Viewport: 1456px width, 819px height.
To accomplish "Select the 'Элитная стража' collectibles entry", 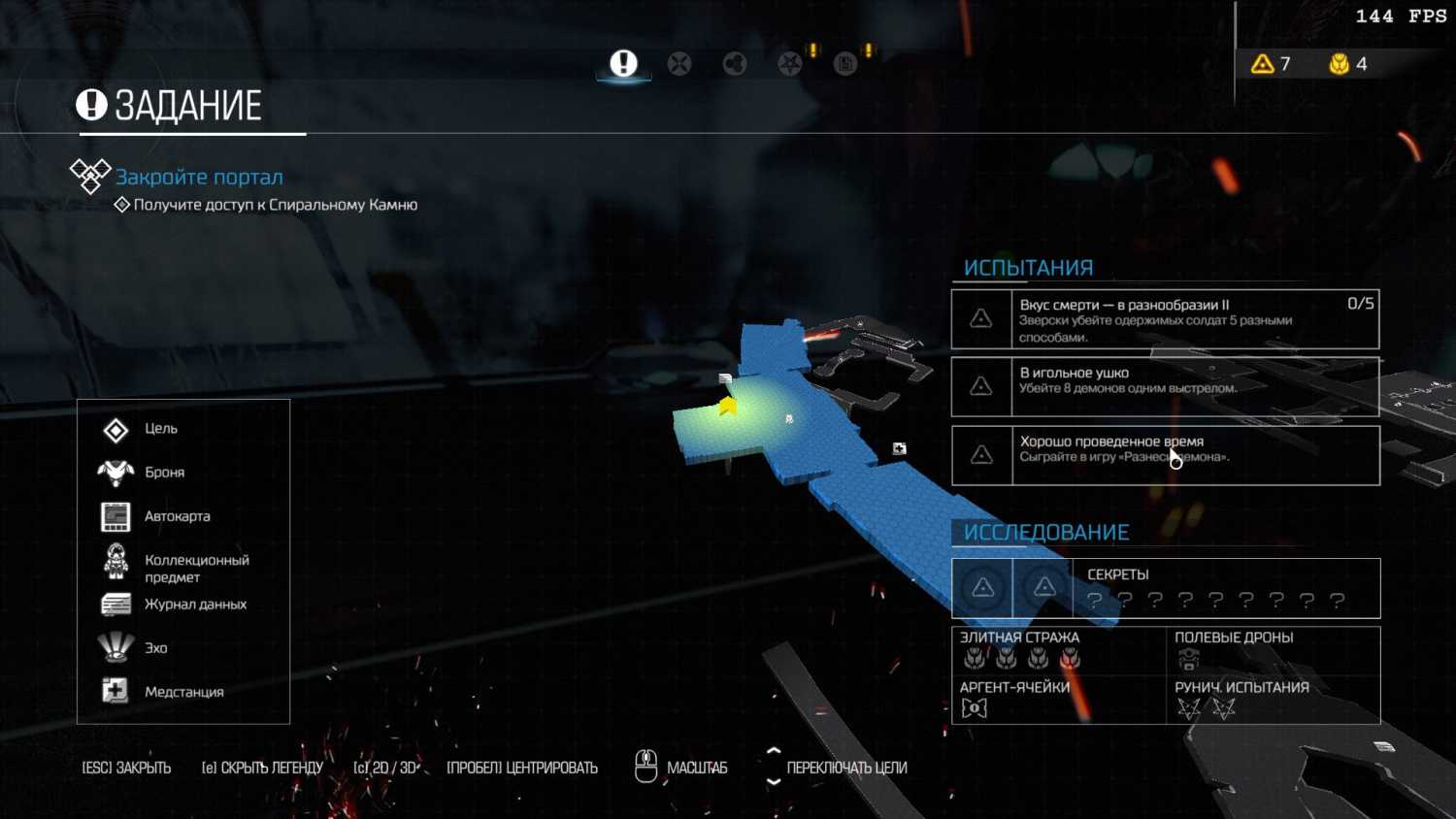I will [1057, 650].
